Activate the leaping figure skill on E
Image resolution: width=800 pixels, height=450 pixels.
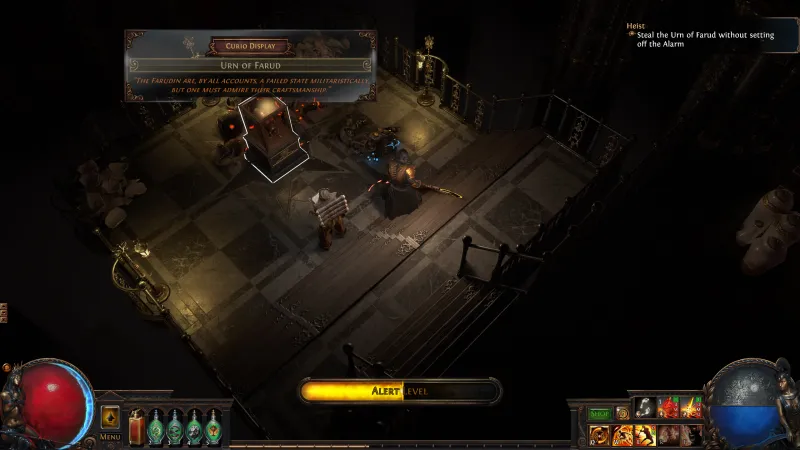tap(646, 435)
